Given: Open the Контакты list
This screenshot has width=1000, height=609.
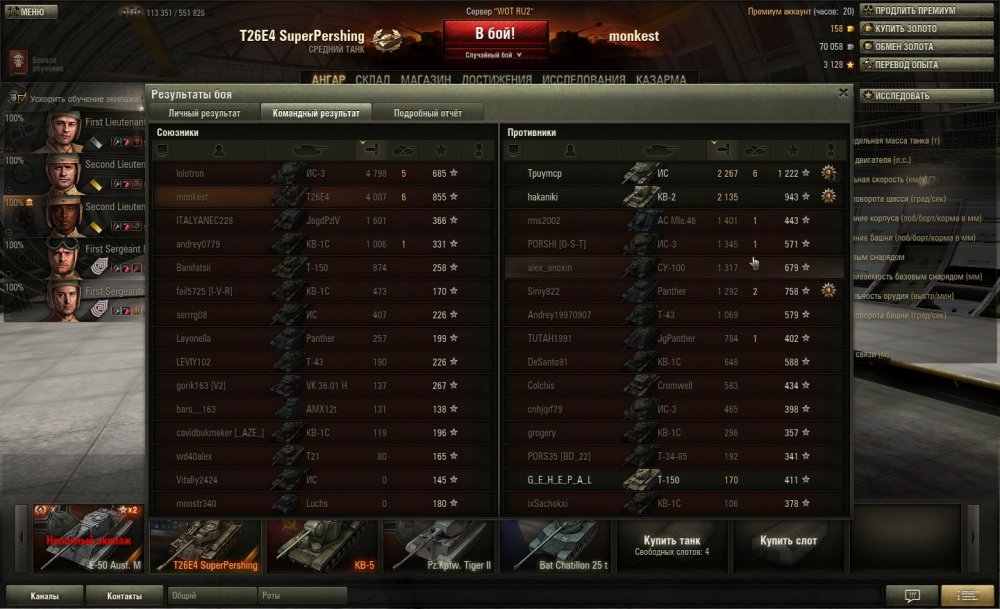Looking at the screenshot, I should [x=125, y=595].
